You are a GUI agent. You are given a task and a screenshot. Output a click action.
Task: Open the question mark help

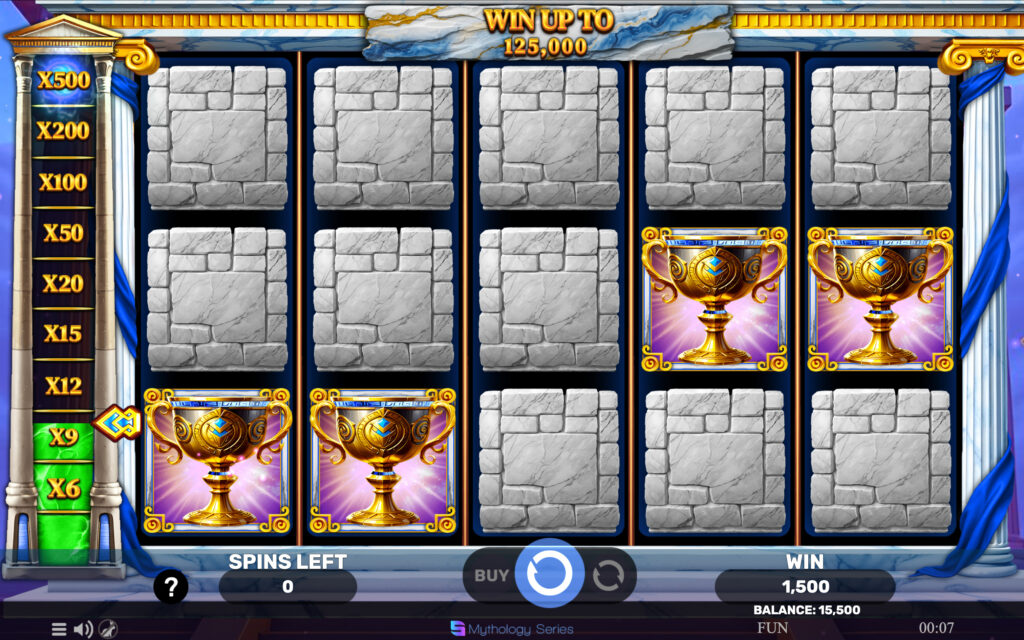171,587
